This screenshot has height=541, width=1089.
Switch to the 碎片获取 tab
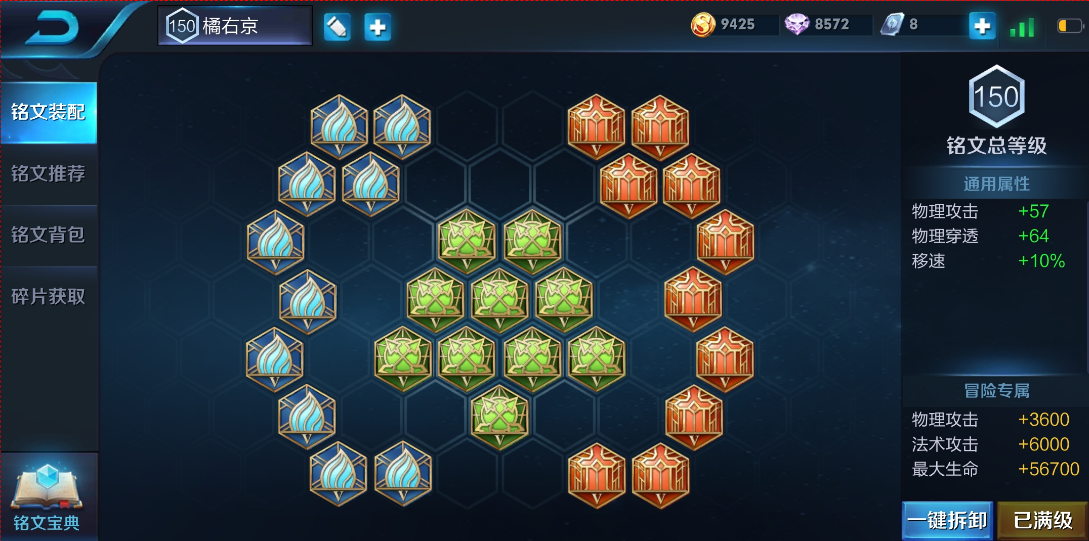[48, 296]
